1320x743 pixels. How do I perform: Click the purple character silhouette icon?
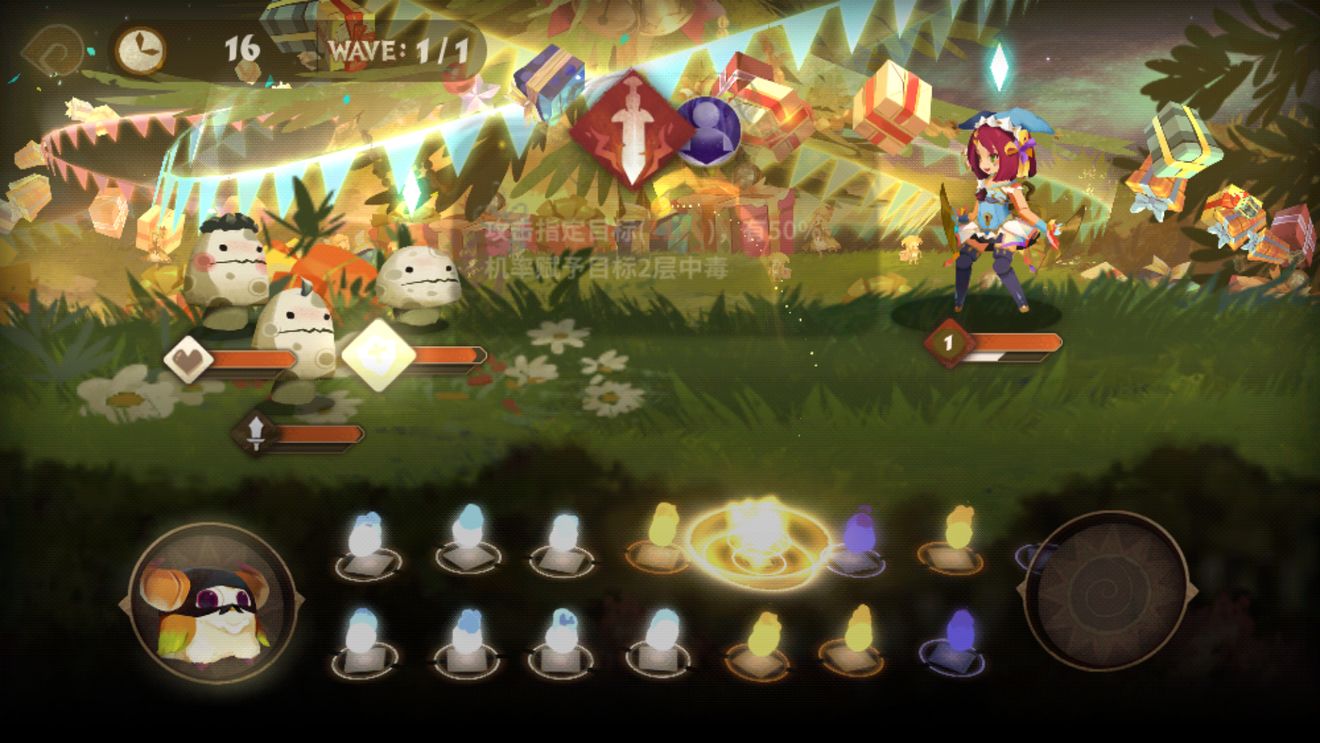[x=708, y=130]
